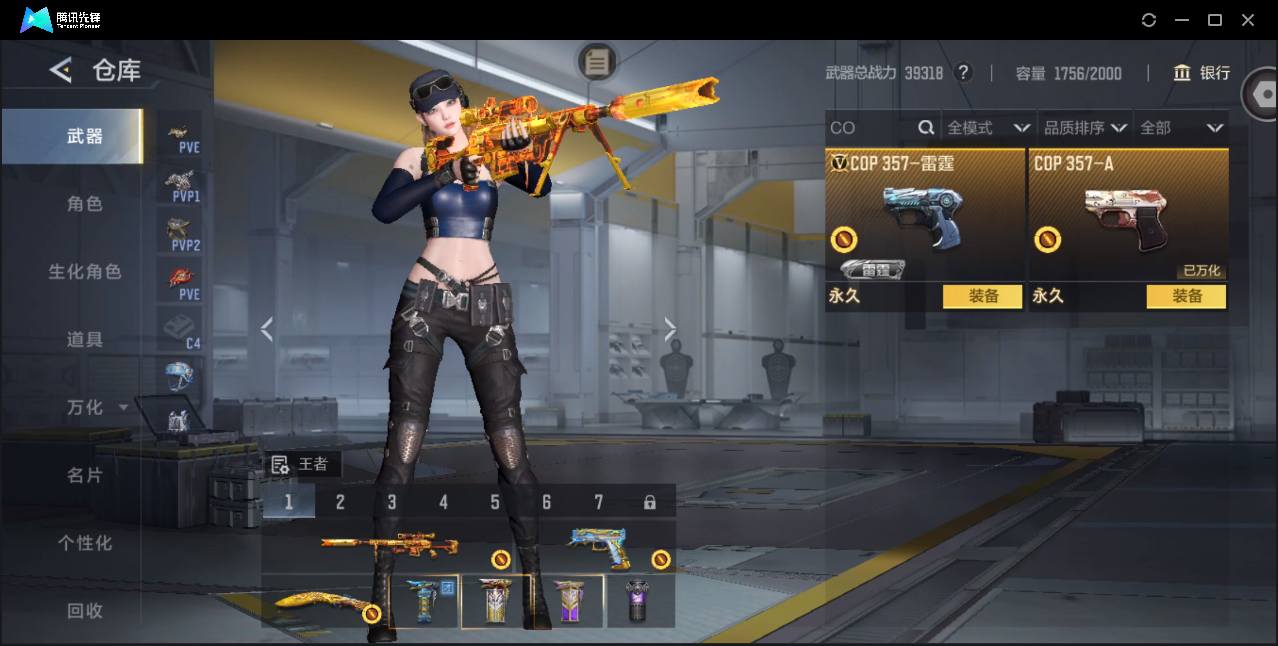The width and height of the screenshot is (1278, 646).
Task: Rotate to the next character with right arrow
Action: coord(670,329)
